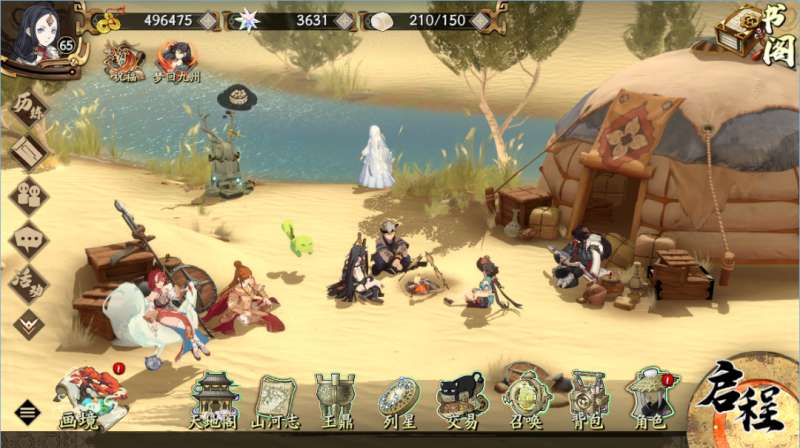
Task: Open the 背包 backpack inventory
Action: [587, 400]
